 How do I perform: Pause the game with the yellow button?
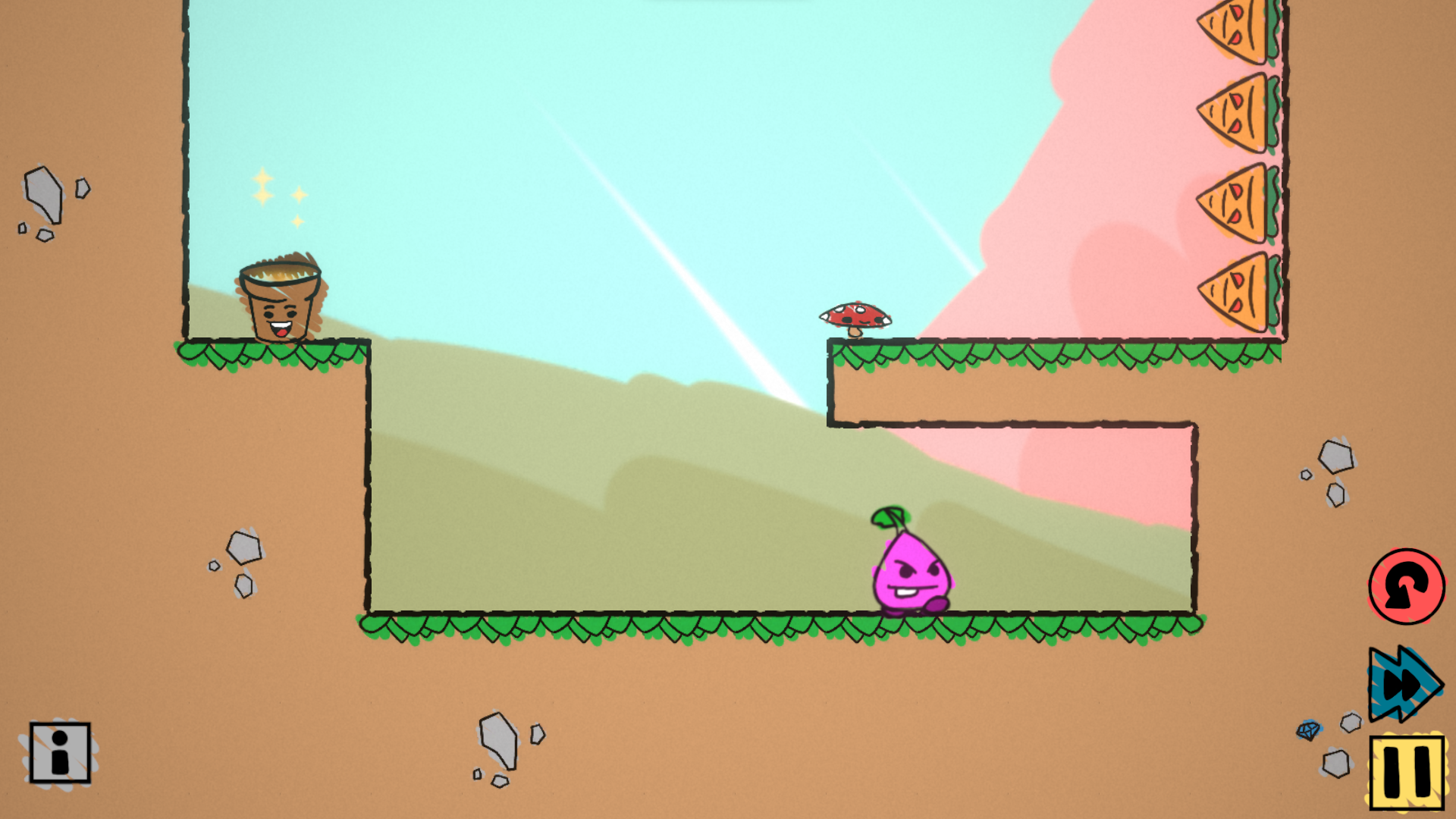coord(1407,772)
